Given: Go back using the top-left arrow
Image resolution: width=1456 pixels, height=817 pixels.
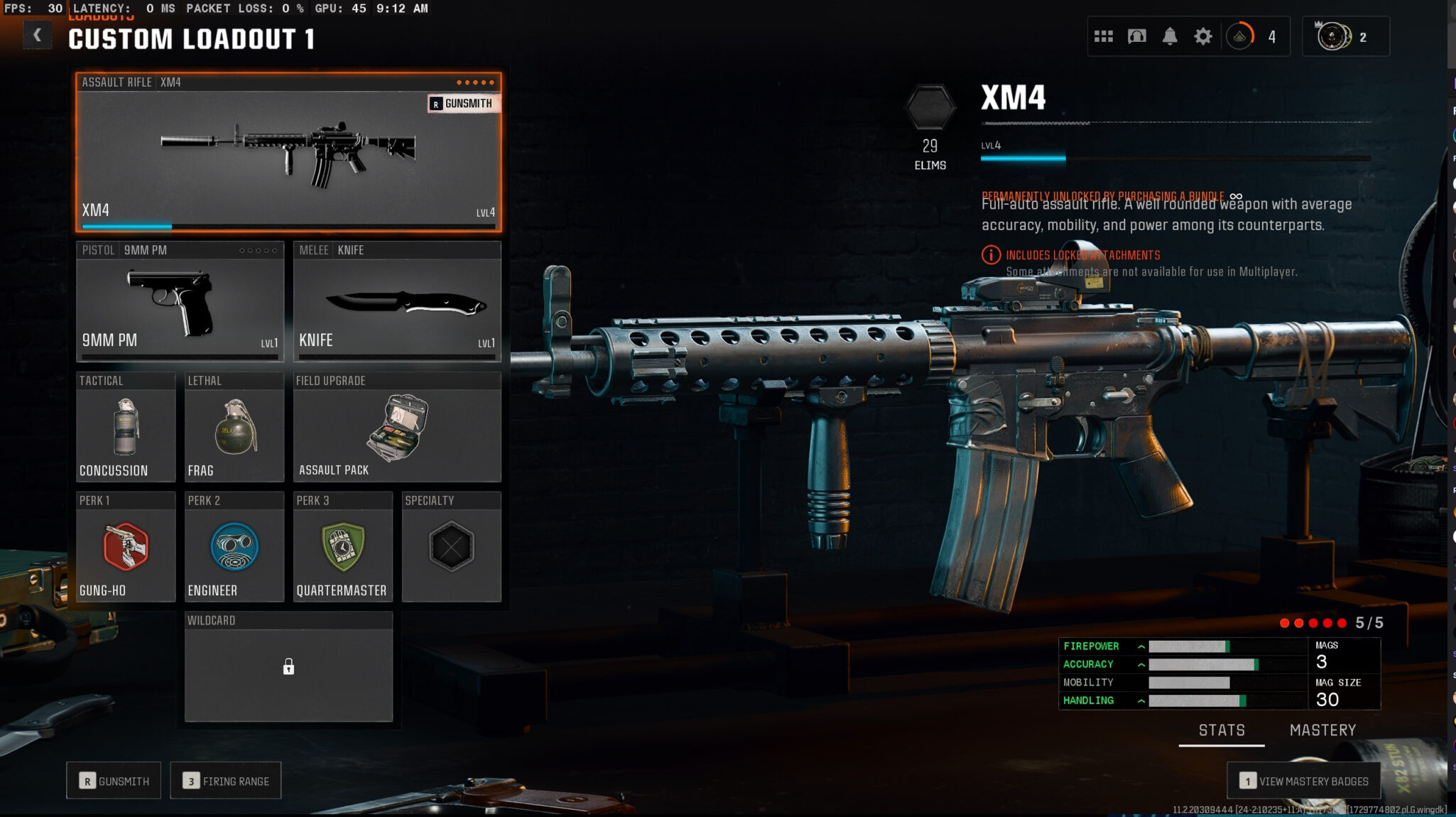Looking at the screenshot, I should (37, 35).
